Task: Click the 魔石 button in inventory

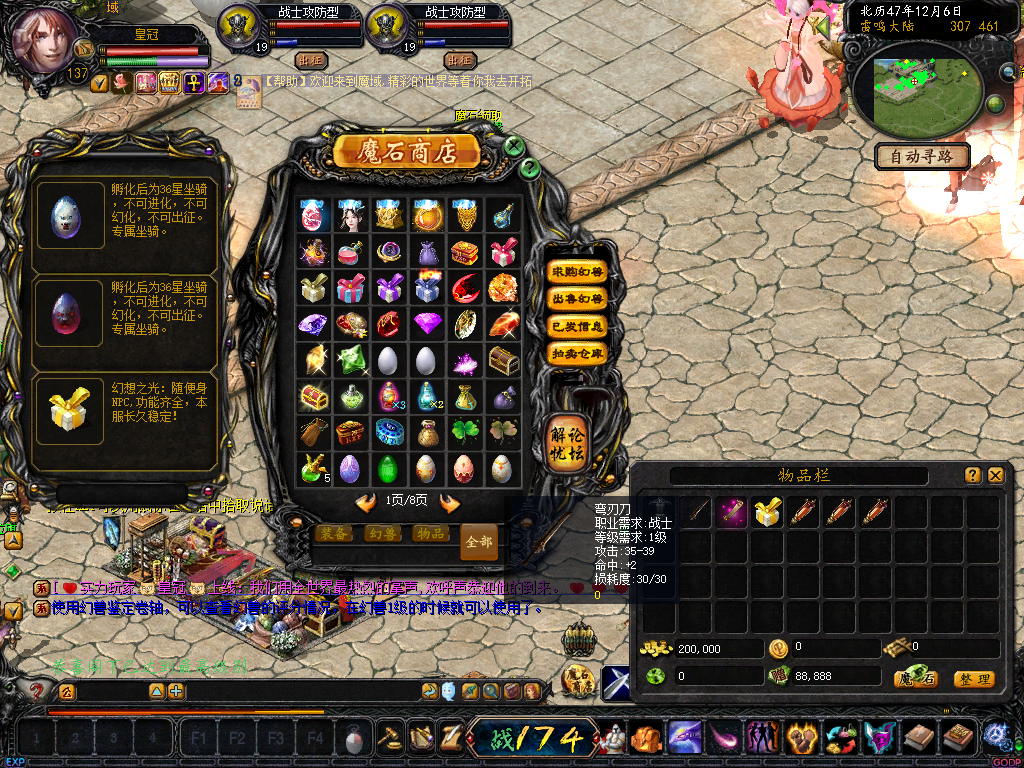Action: 914,679
